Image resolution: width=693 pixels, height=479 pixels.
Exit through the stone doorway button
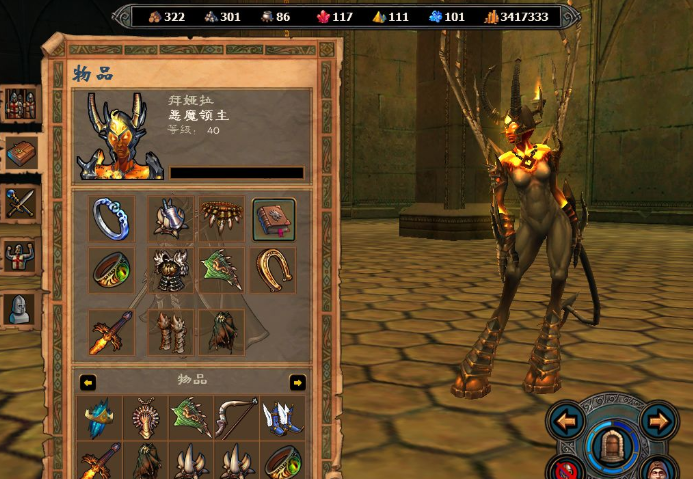point(611,447)
